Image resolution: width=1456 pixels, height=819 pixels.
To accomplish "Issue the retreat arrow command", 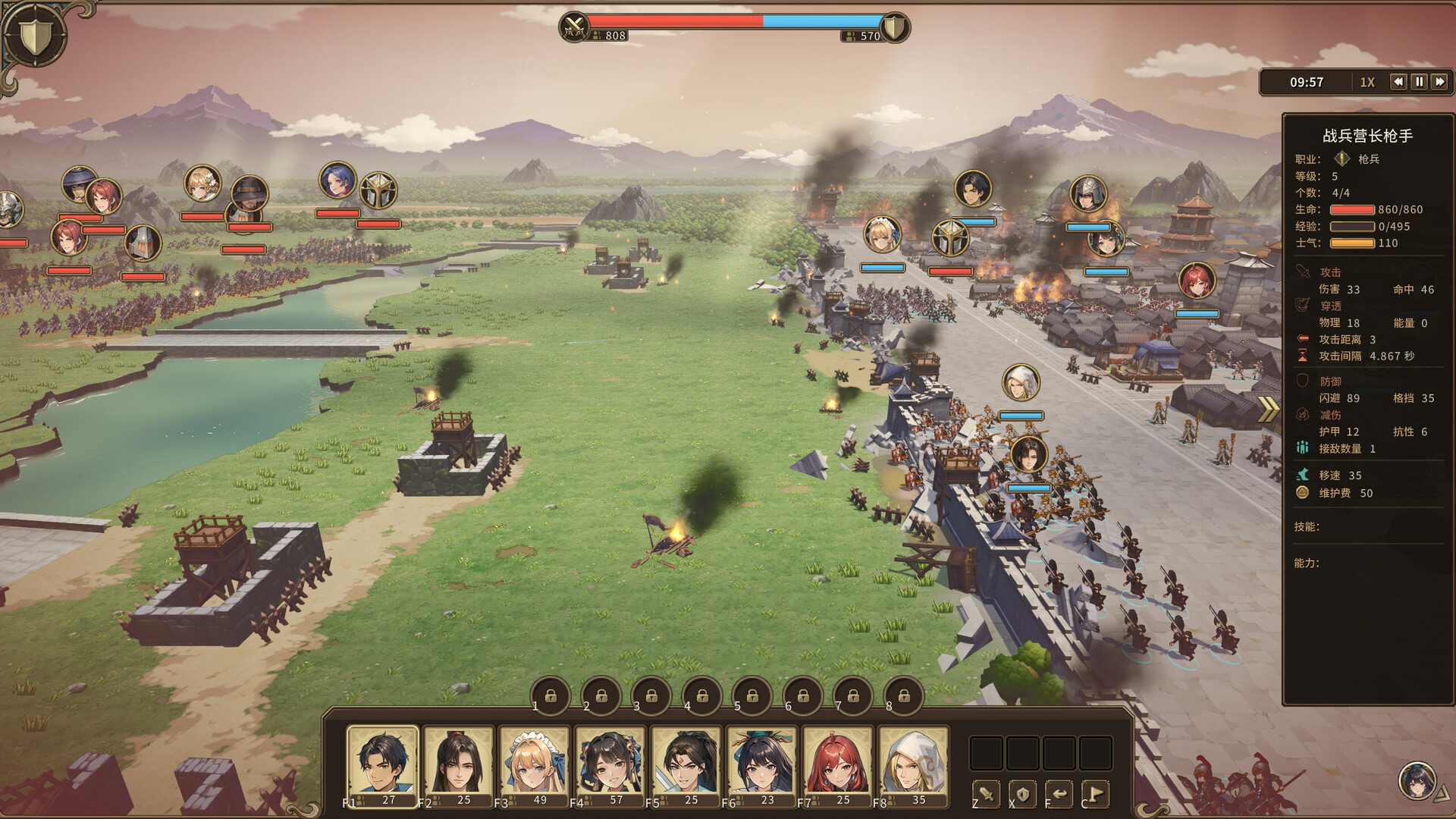I will point(1059,794).
